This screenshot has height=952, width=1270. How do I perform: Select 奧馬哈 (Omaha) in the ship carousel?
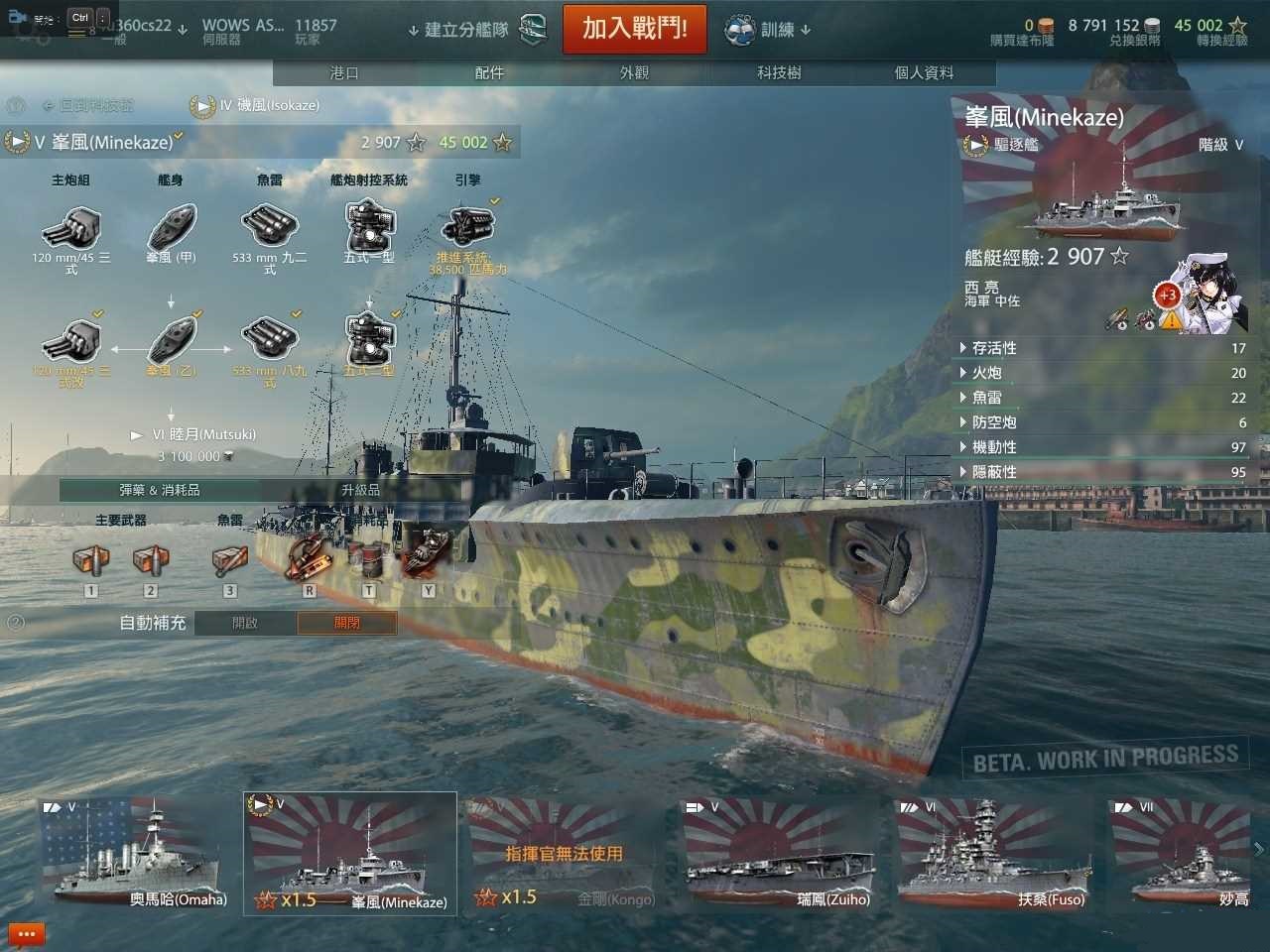point(135,853)
